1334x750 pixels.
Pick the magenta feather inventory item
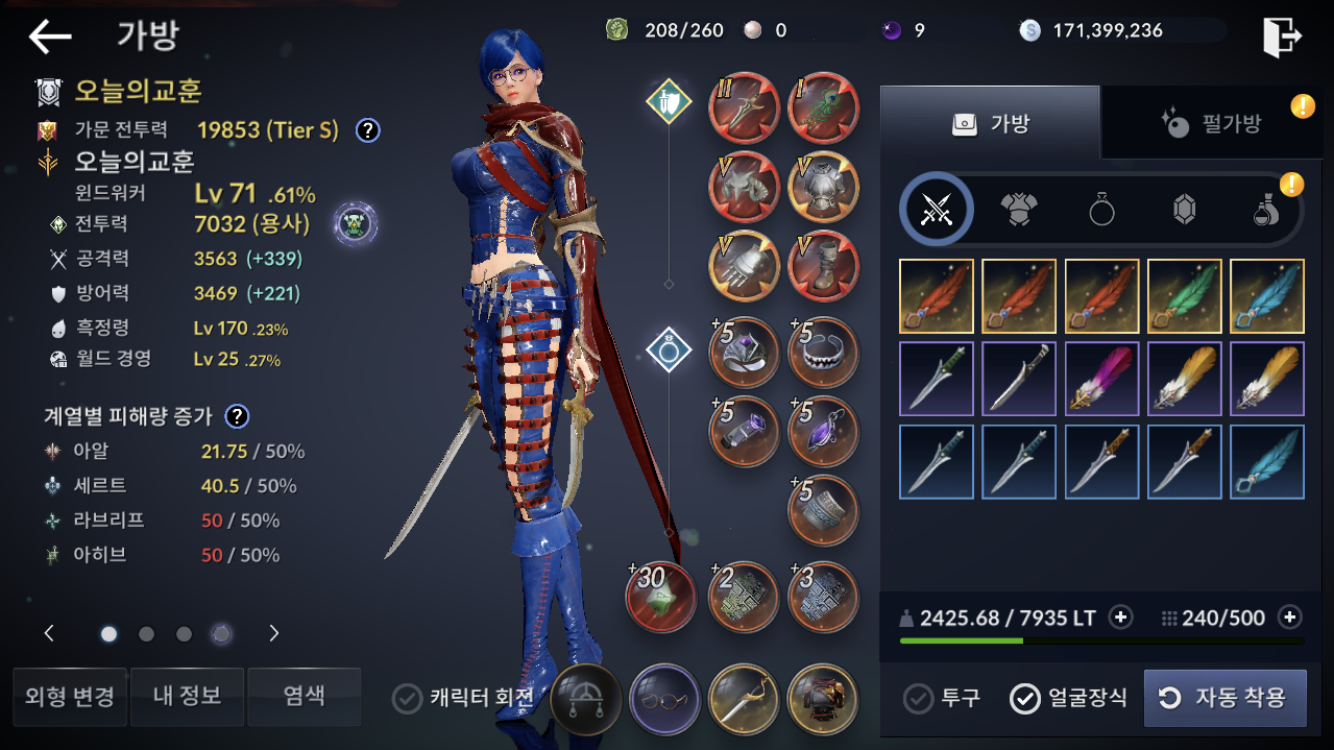click(1101, 378)
